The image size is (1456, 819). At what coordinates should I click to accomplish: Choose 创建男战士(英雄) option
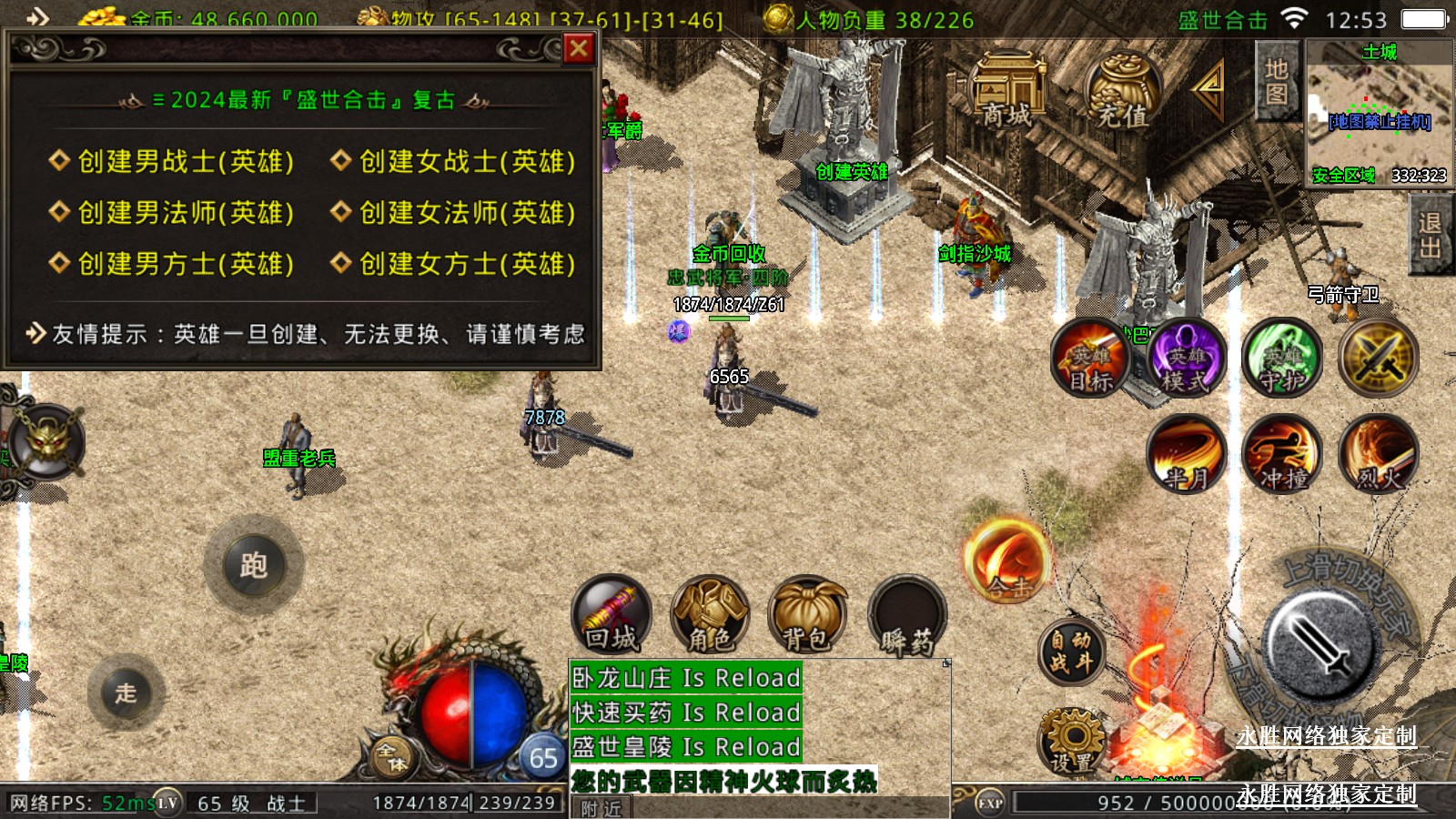click(173, 161)
